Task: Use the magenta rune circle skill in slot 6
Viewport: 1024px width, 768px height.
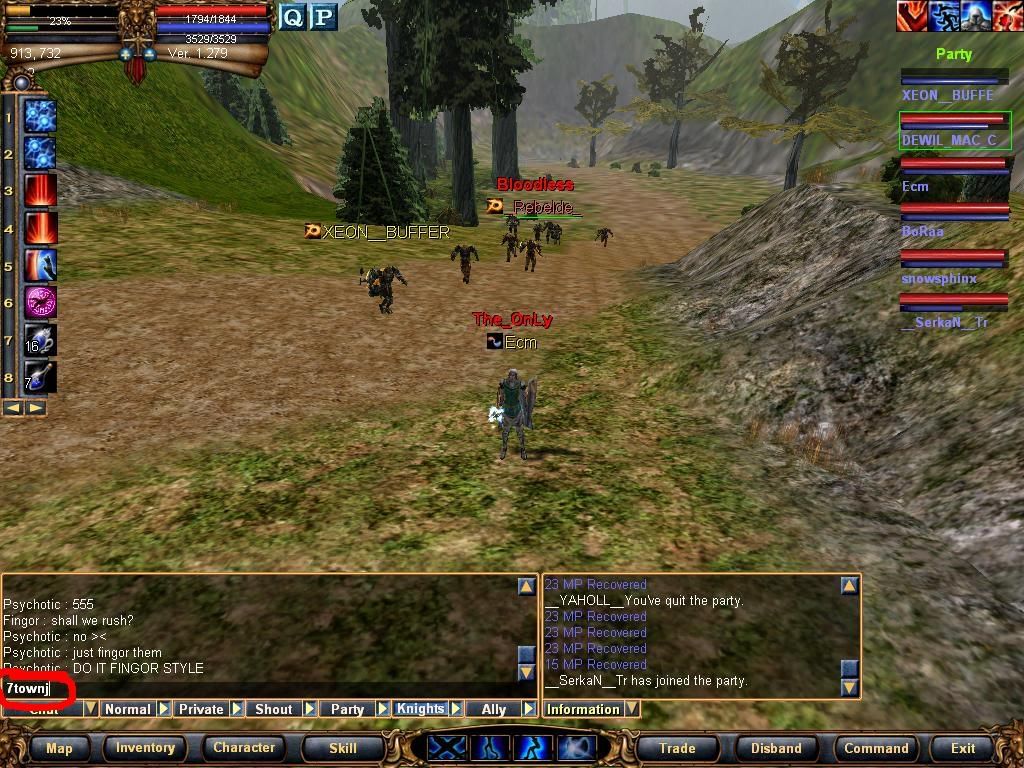Action: click(40, 302)
